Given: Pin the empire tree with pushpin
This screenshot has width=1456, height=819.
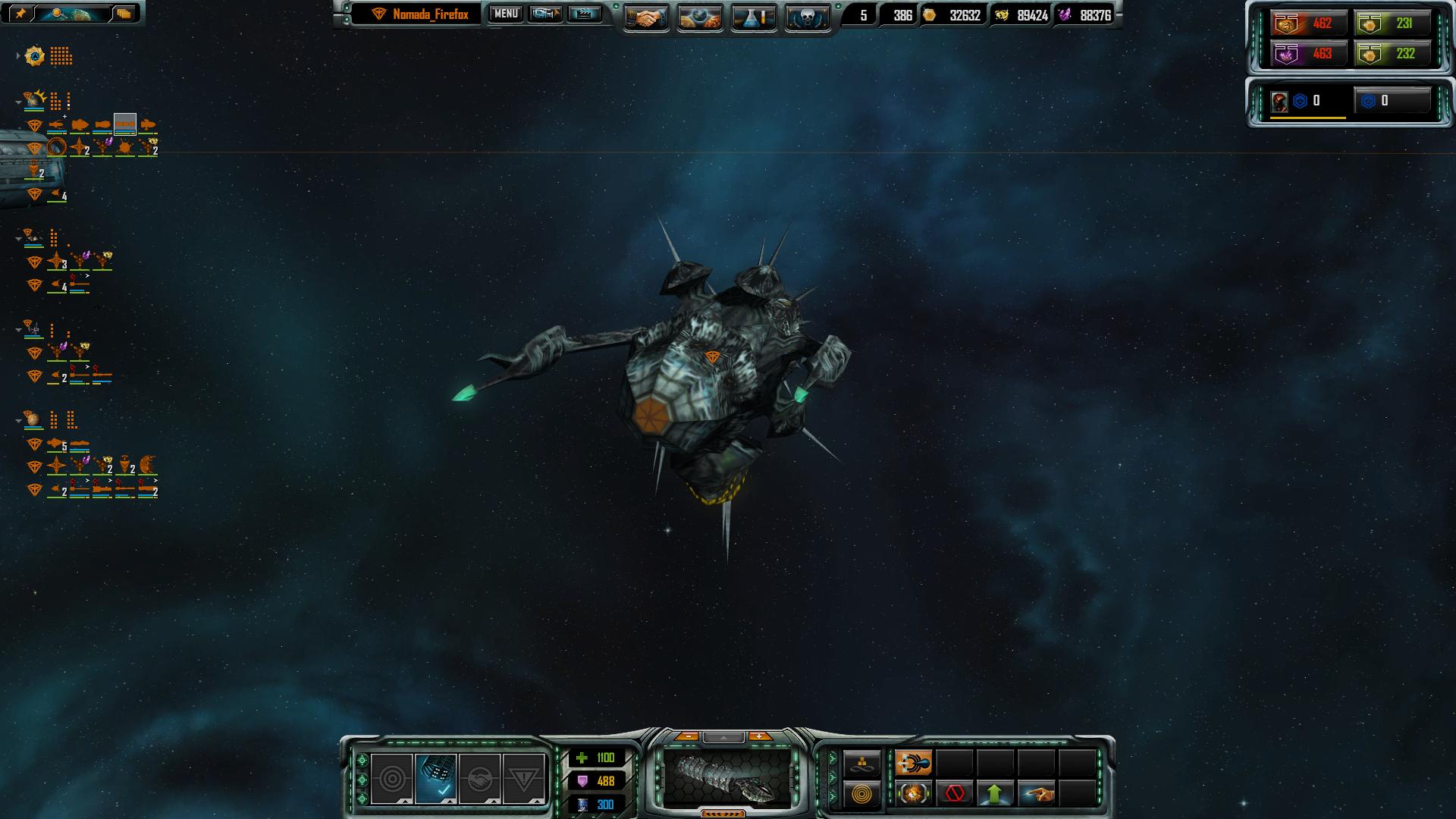Looking at the screenshot, I should click(20, 13).
